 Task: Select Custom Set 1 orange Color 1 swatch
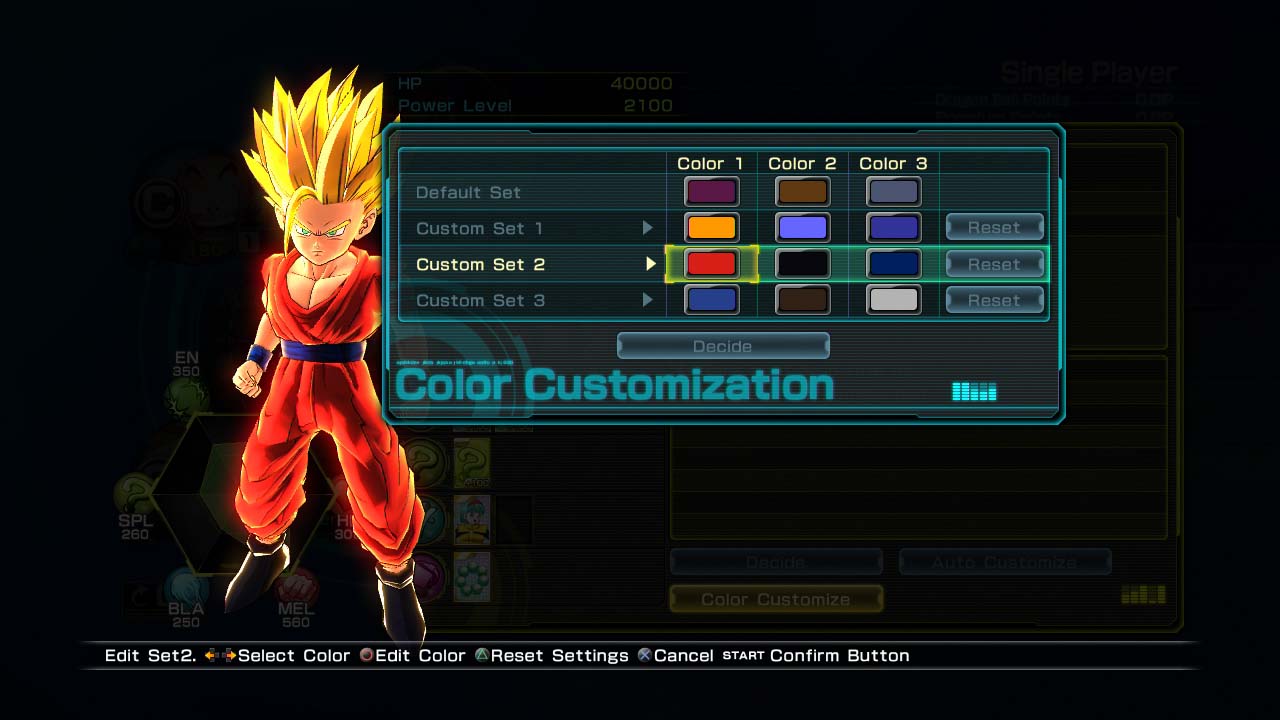coord(711,228)
